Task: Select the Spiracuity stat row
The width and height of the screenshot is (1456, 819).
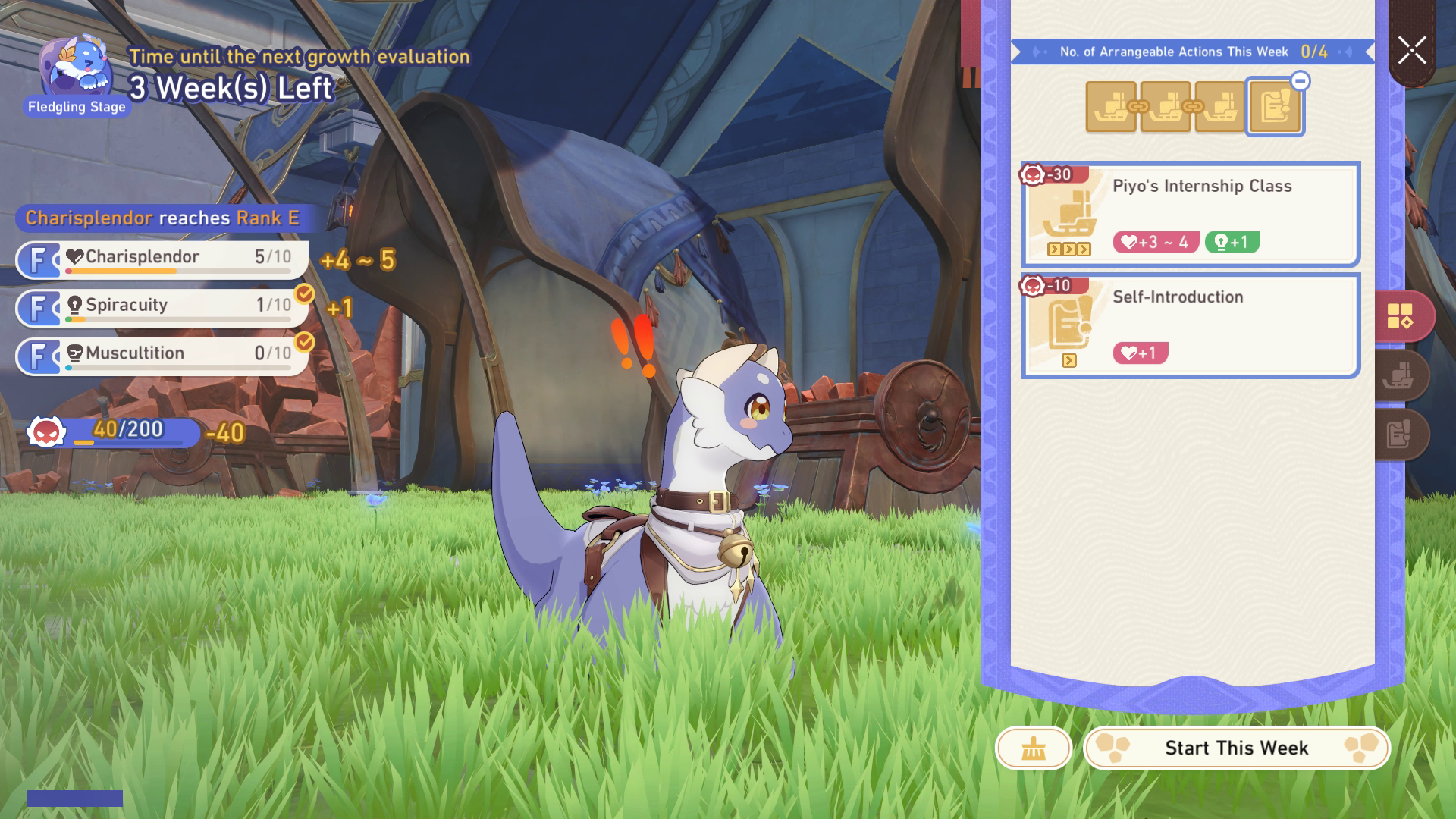Action: coord(162,307)
